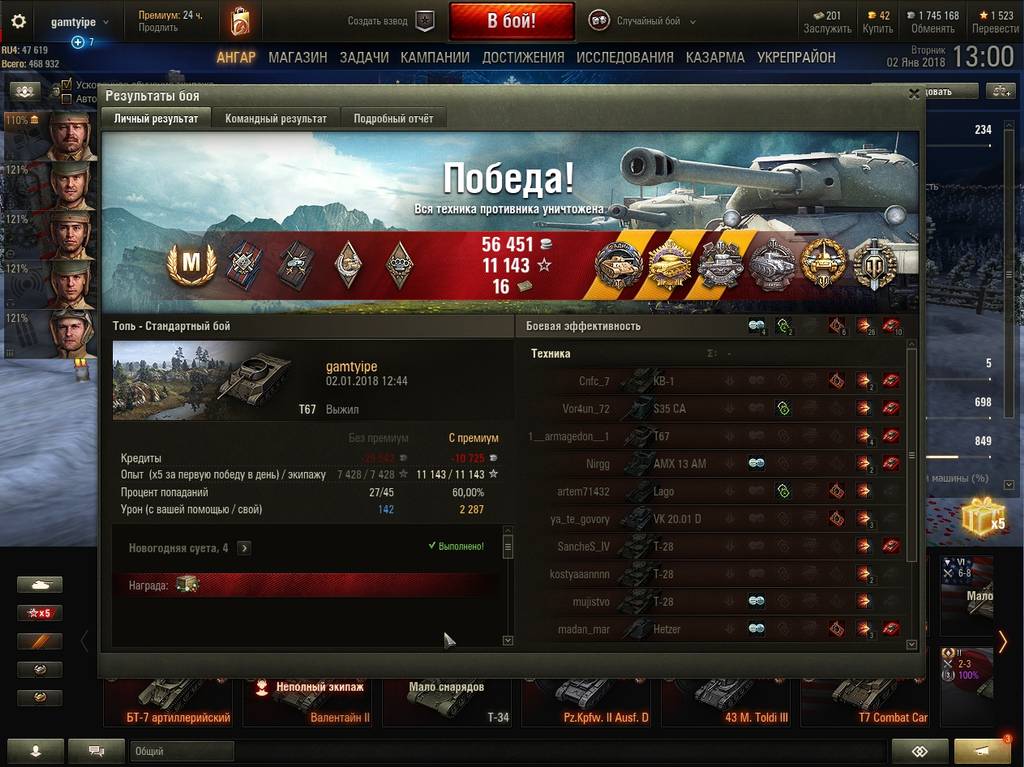Go to the ЗАДАЧИ section
Viewport: 1024px width, 767px height.
pyautogui.click(x=364, y=58)
